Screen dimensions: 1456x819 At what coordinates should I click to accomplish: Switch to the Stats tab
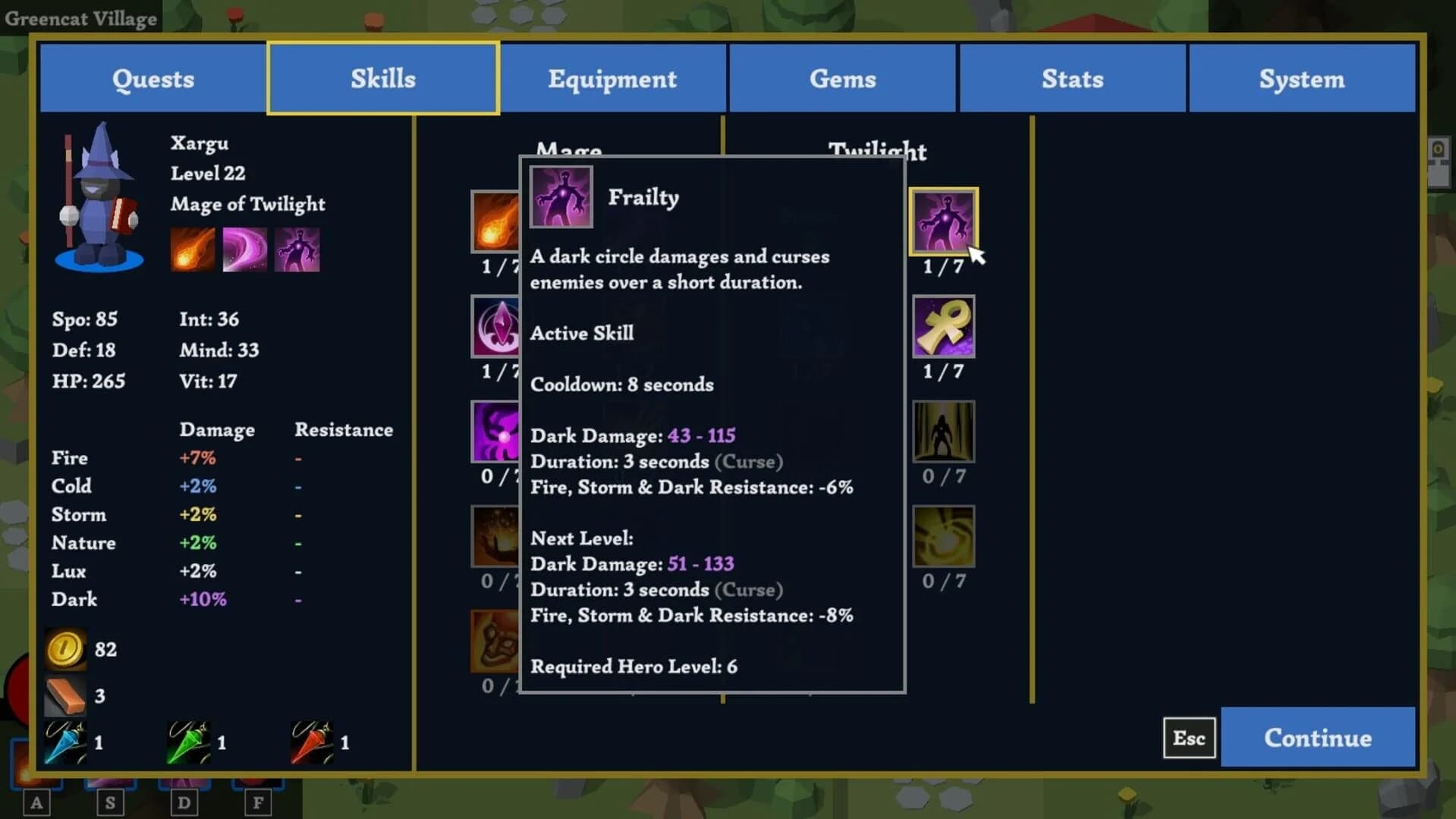pyautogui.click(x=1072, y=78)
